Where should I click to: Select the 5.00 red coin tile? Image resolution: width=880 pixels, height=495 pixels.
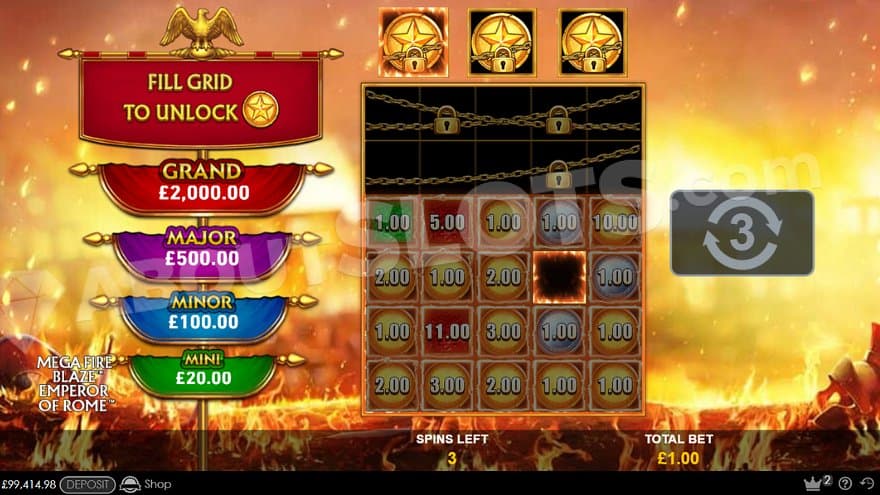(448, 222)
